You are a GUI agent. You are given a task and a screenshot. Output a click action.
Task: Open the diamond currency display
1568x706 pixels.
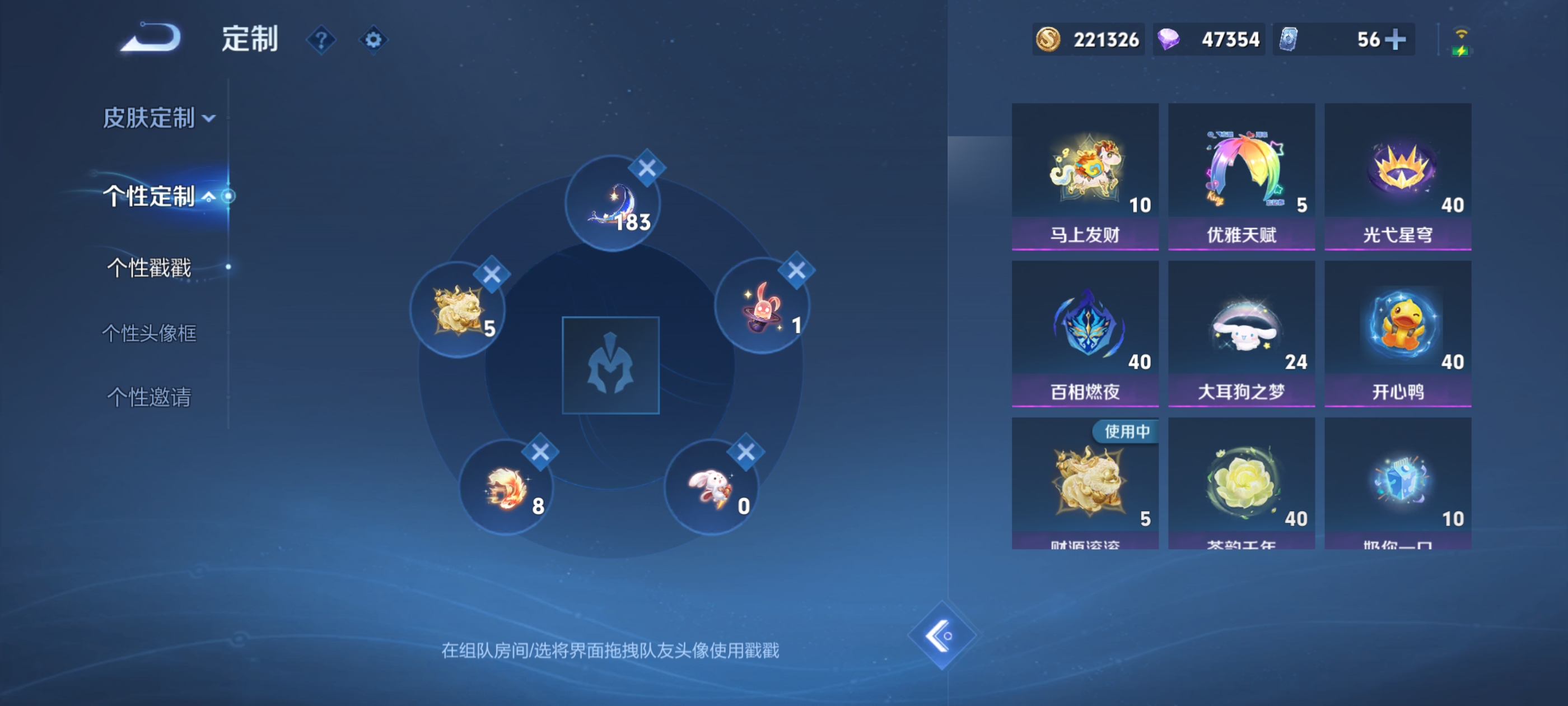1208,39
